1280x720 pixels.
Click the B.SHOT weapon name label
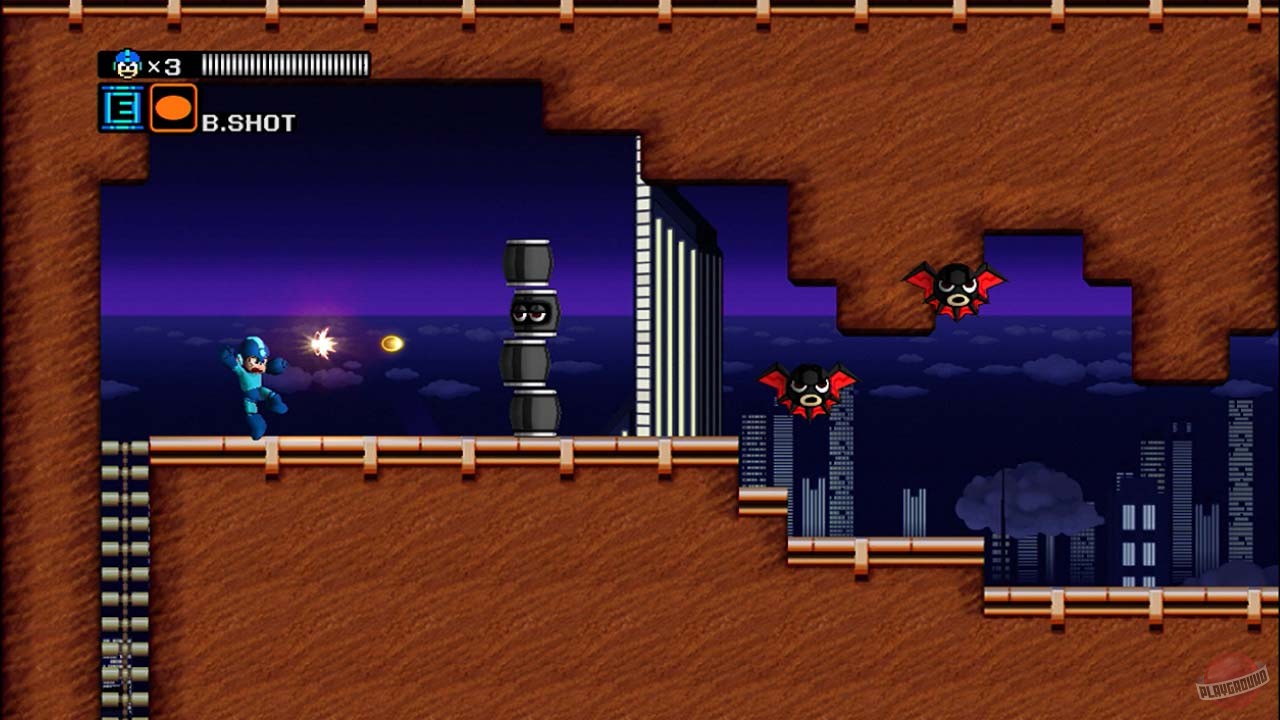(250, 122)
